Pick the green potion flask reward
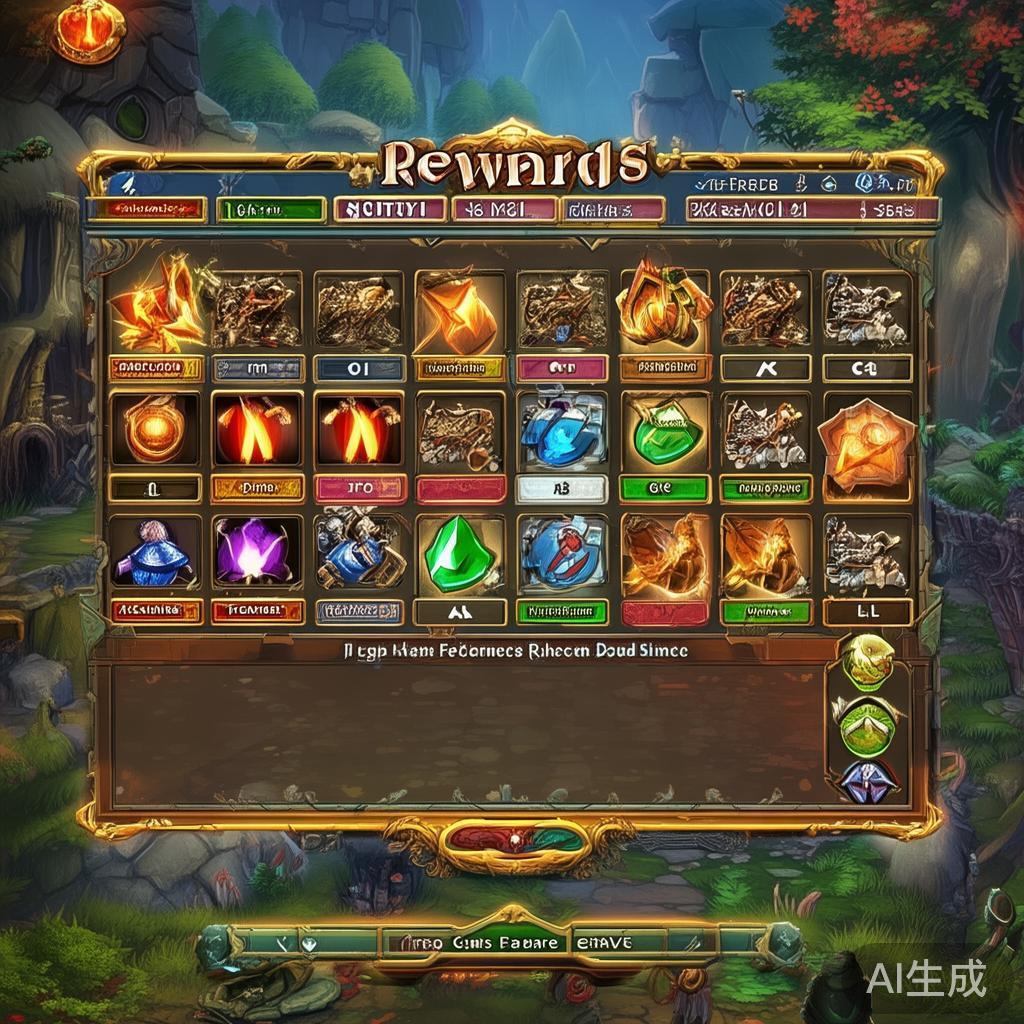This screenshot has height=1024, width=1024. tap(663, 430)
